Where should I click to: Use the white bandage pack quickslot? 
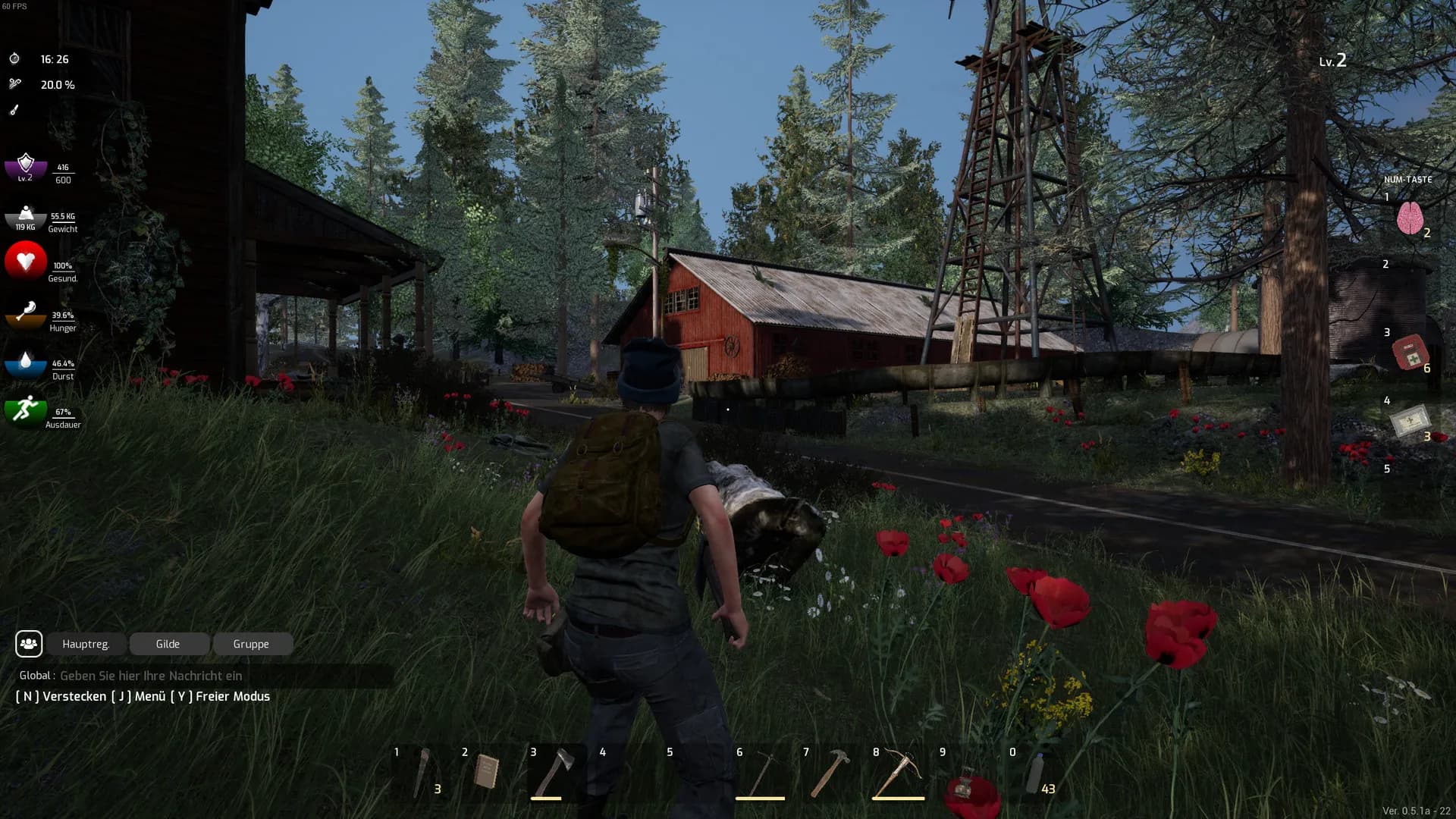[x=1410, y=421]
